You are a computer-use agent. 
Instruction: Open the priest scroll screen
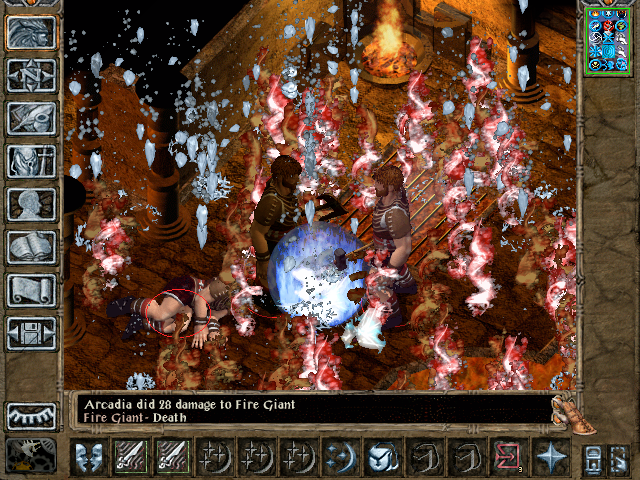tap(31, 290)
